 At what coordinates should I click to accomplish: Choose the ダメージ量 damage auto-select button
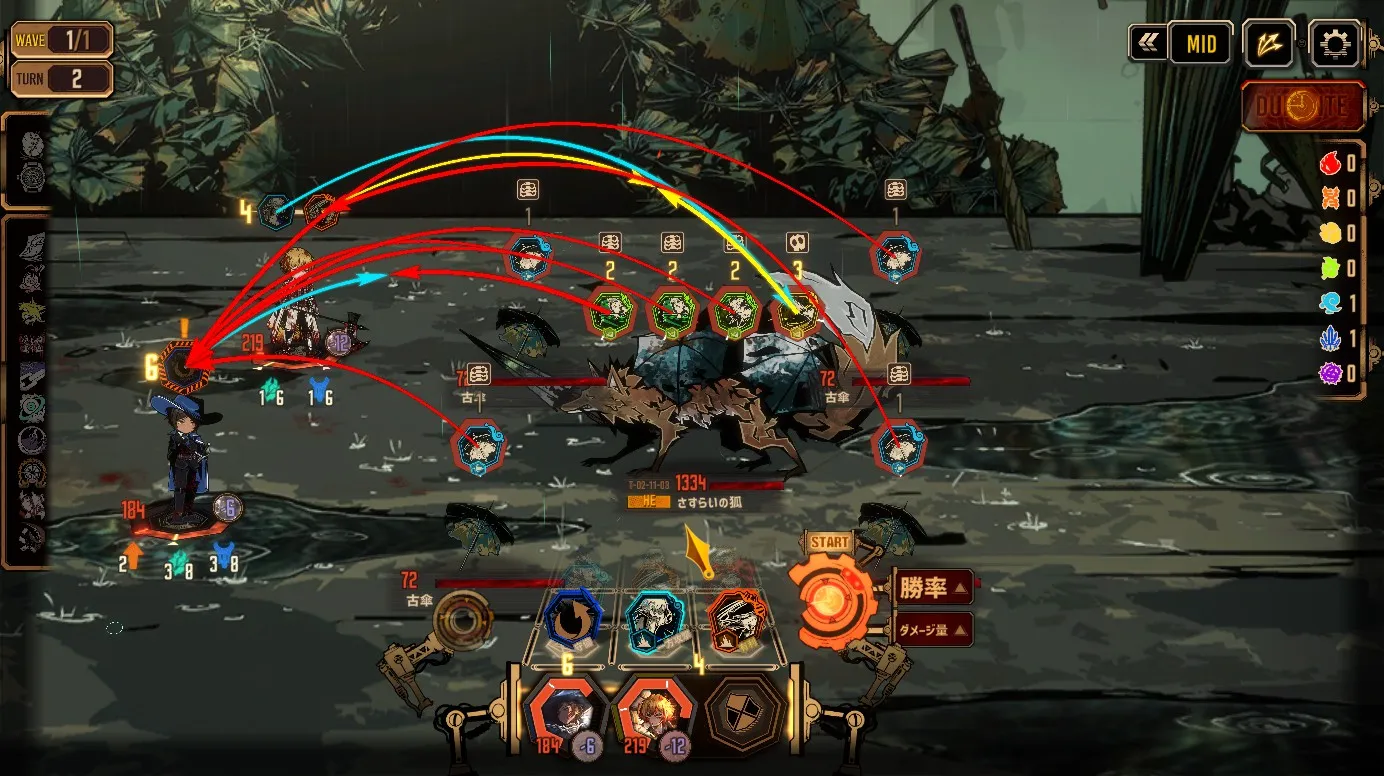pos(932,630)
